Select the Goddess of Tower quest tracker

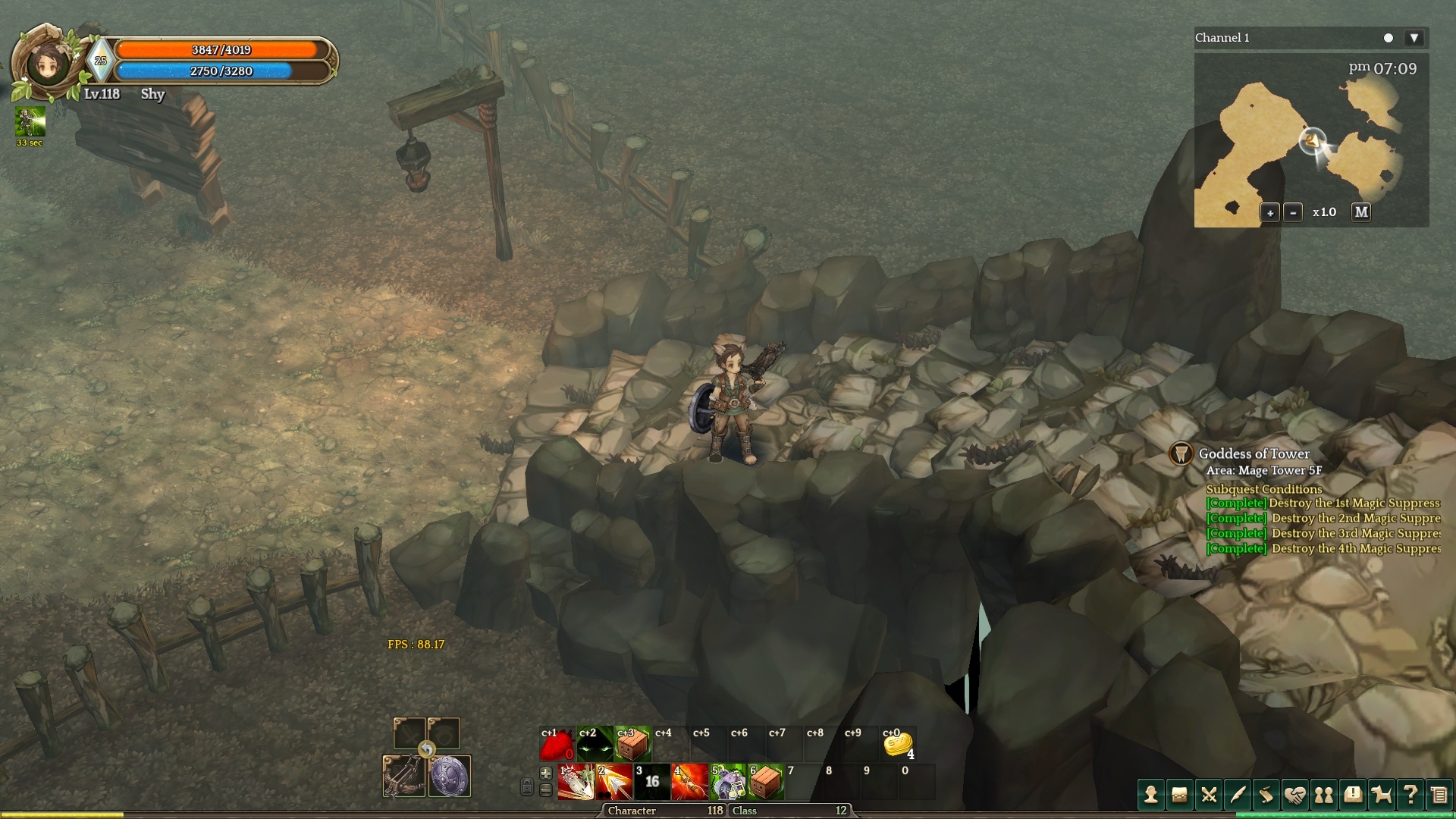pos(1254,453)
